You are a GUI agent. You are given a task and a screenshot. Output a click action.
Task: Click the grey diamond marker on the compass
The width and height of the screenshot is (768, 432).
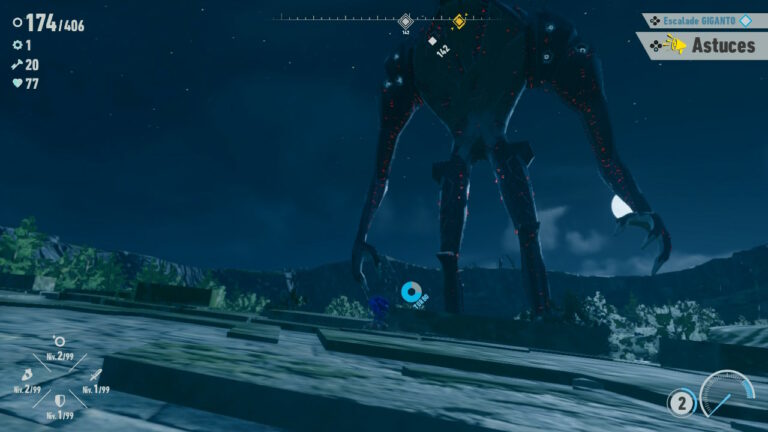pos(405,20)
